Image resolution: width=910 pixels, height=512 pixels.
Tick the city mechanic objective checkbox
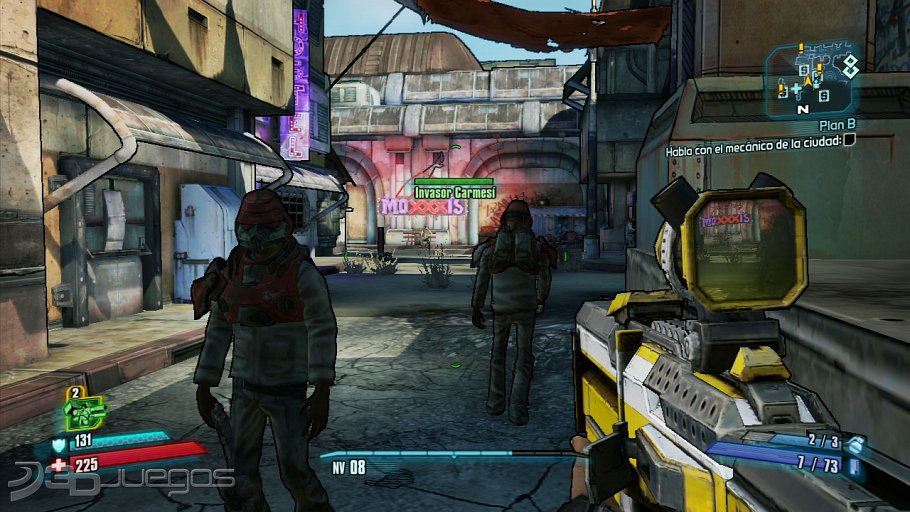click(849, 140)
